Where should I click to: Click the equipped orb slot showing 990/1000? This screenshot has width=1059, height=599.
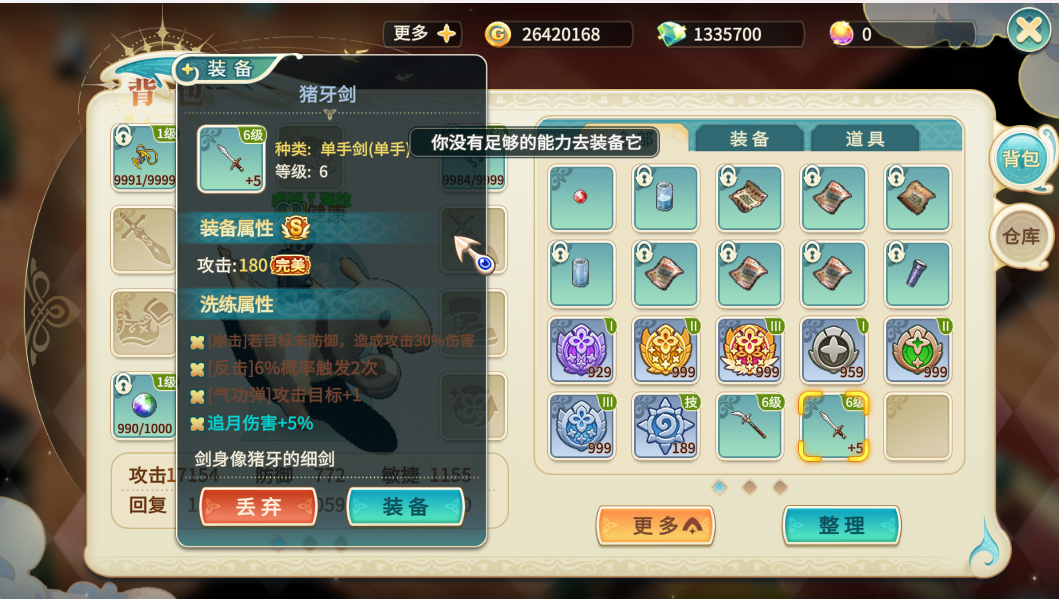pyautogui.click(x=145, y=404)
